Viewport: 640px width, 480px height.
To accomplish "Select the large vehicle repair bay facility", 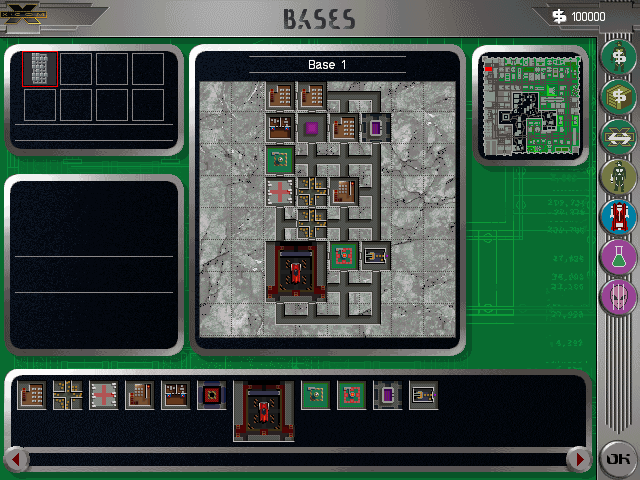I will (264, 410).
